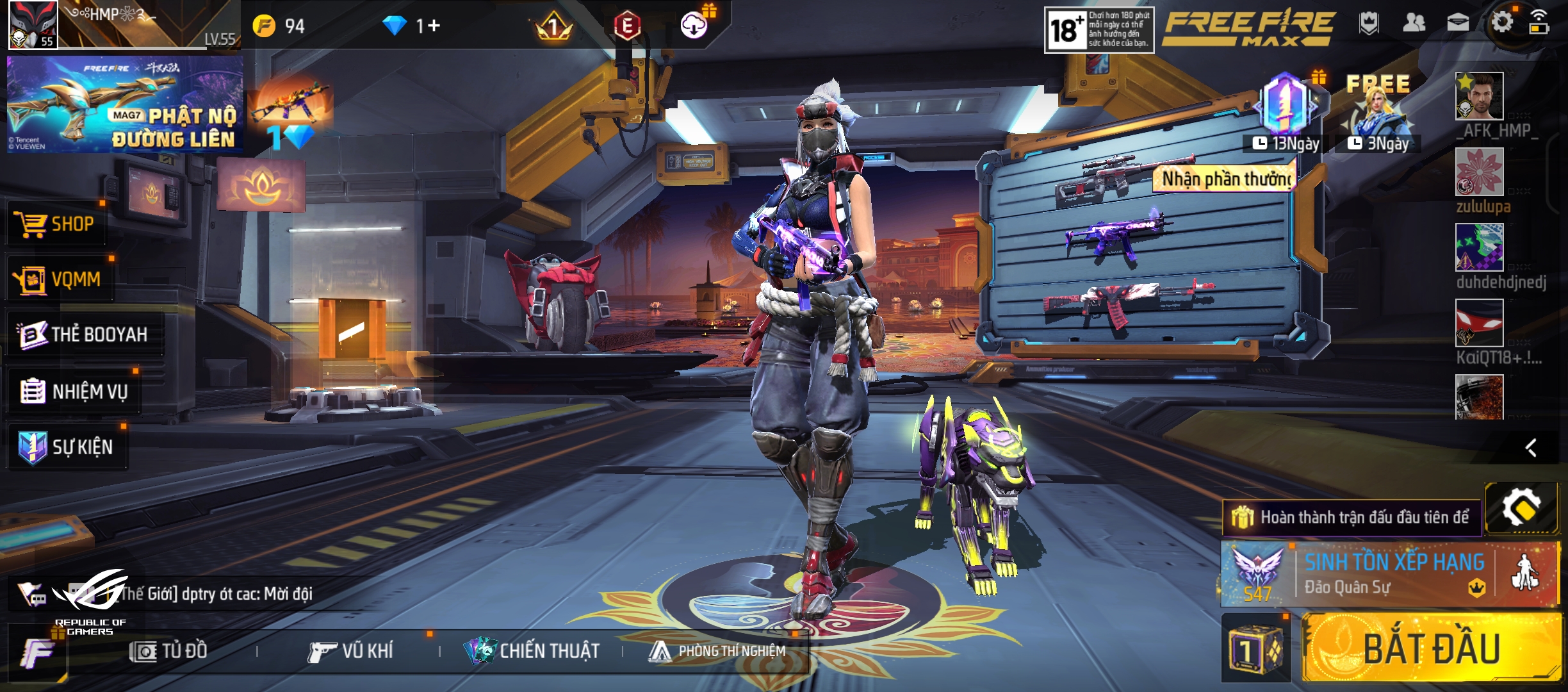1568x692 pixels.
Task: Open the SHOP menu
Action: (56, 224)
